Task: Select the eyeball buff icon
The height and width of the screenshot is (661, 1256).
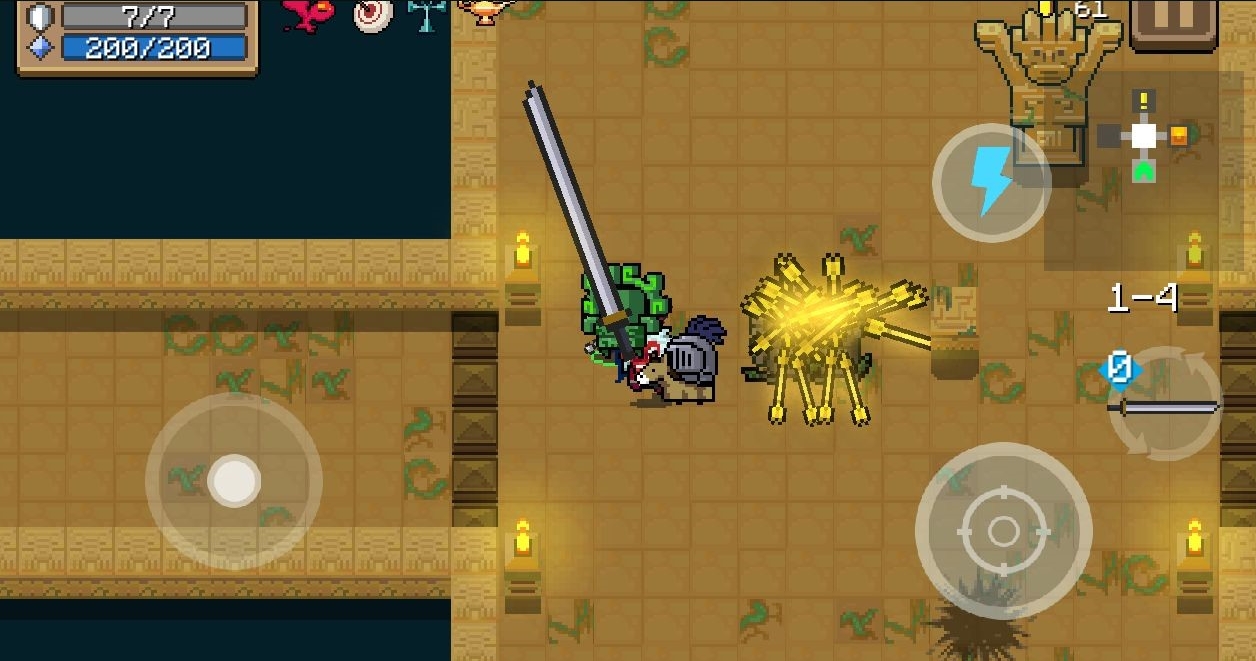Action: tap(372, 15)
